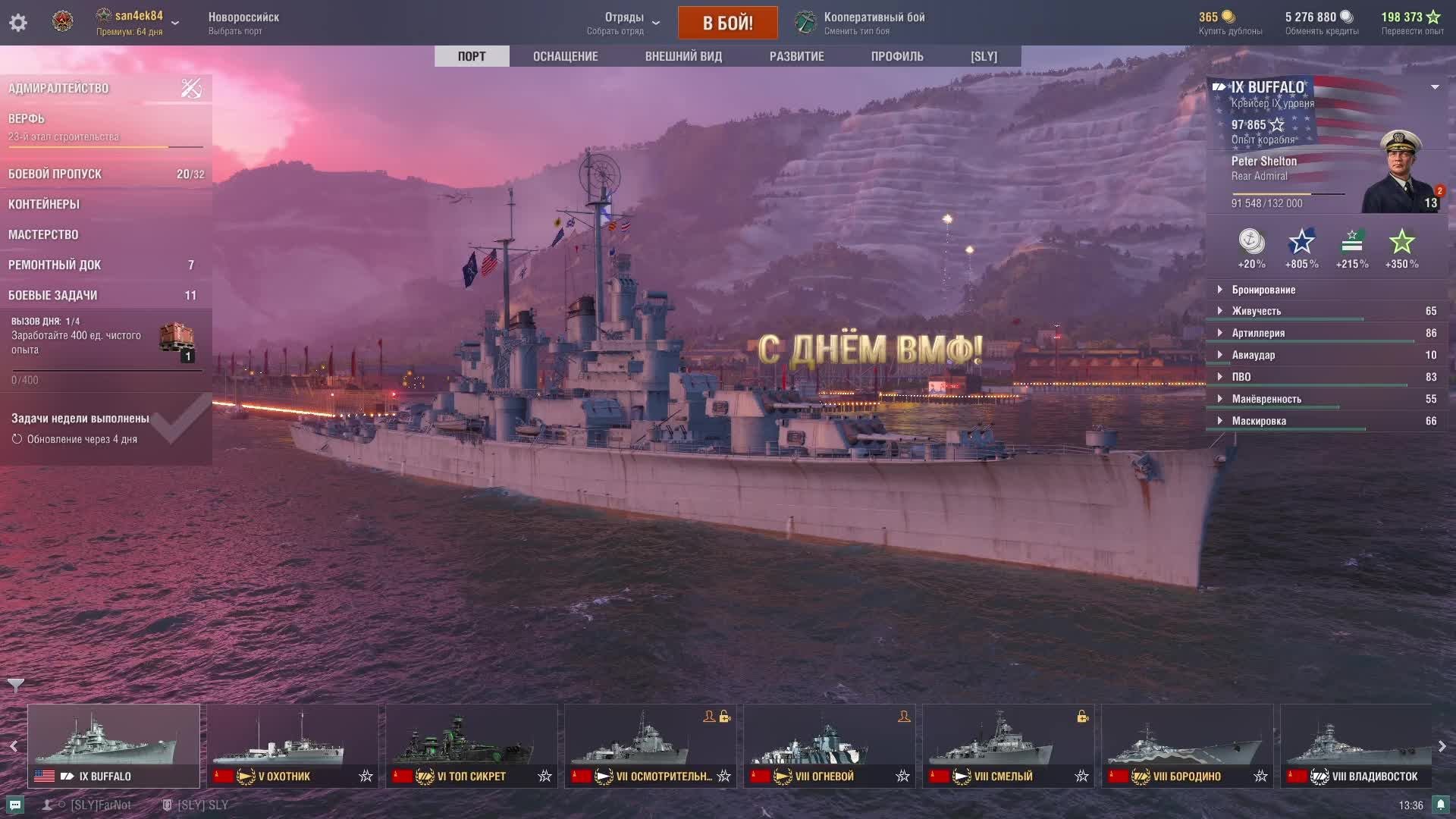Open the ship filter funnel icon
Viewport: 1456px width, 819px height.
pos(16,686)
